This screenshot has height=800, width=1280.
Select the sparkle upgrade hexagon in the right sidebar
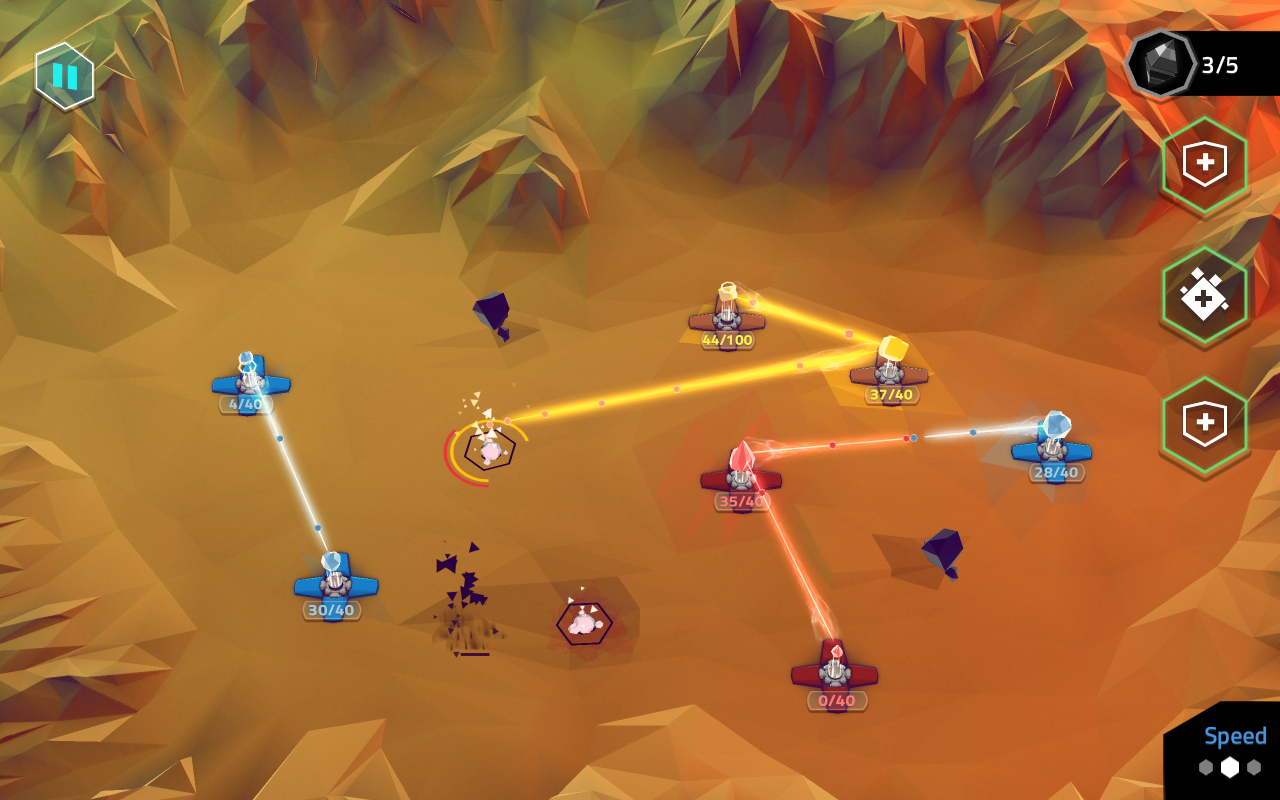tap(1205, 293)
